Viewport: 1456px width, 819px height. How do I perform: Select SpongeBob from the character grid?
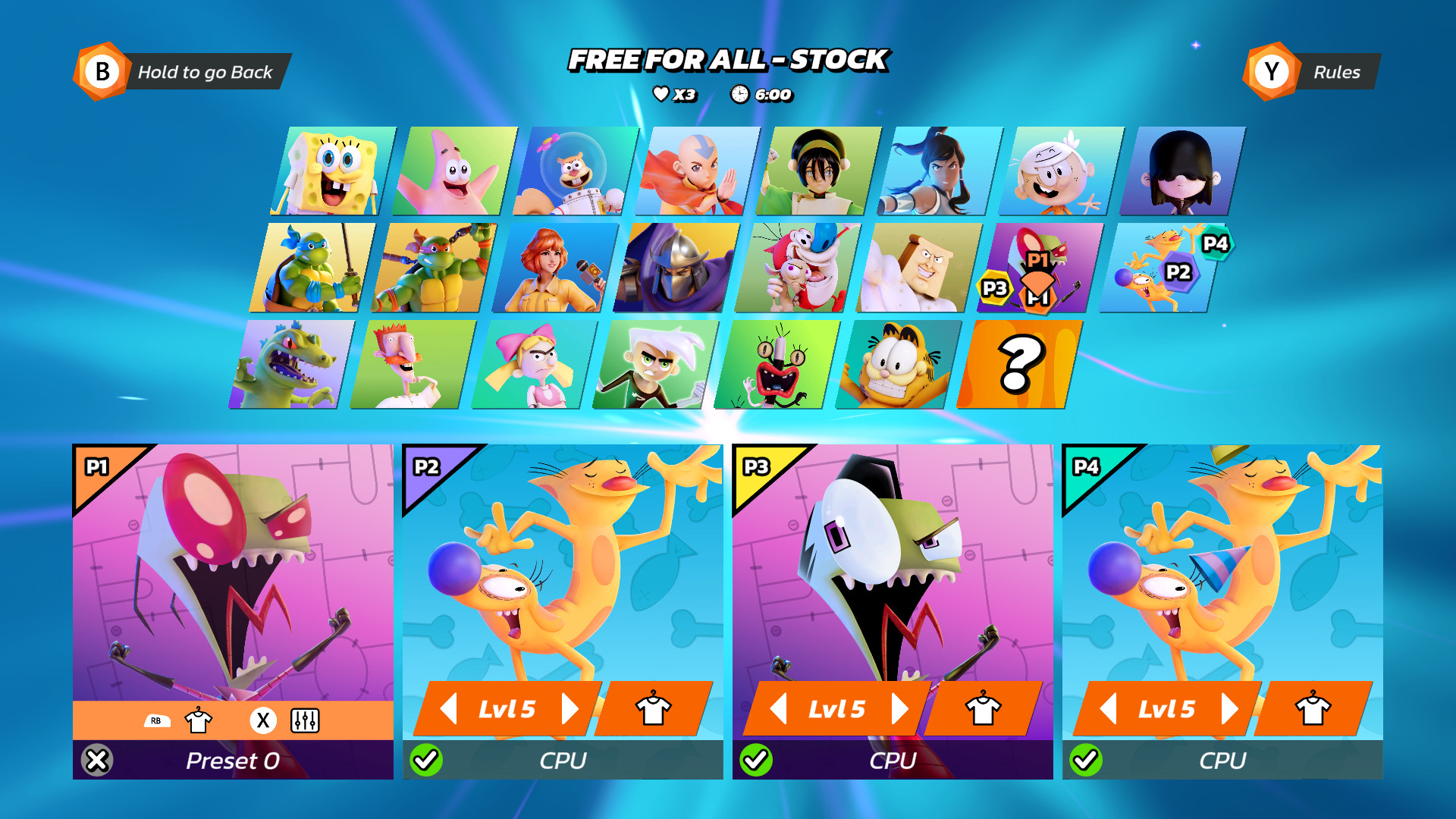329,170
